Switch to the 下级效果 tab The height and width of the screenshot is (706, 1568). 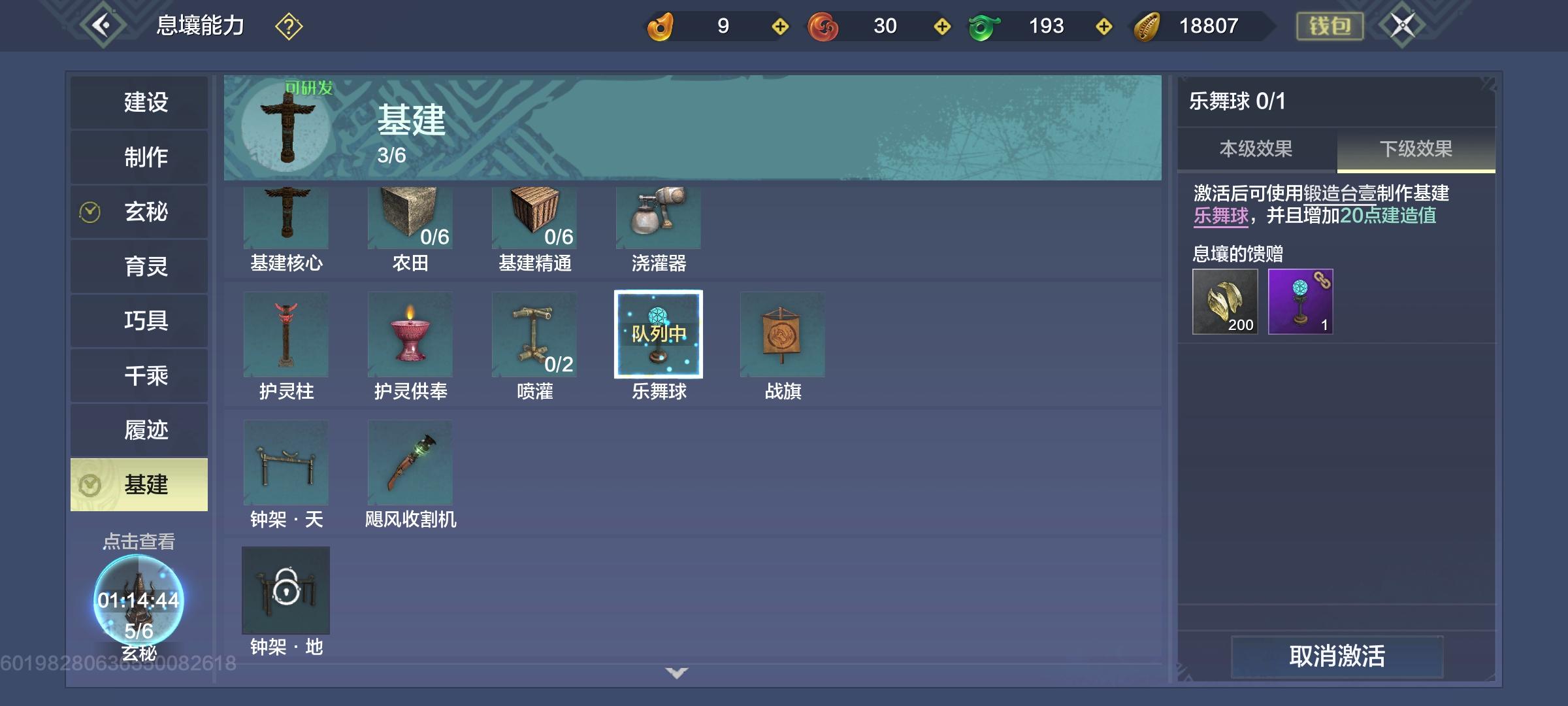(1415, 148)
